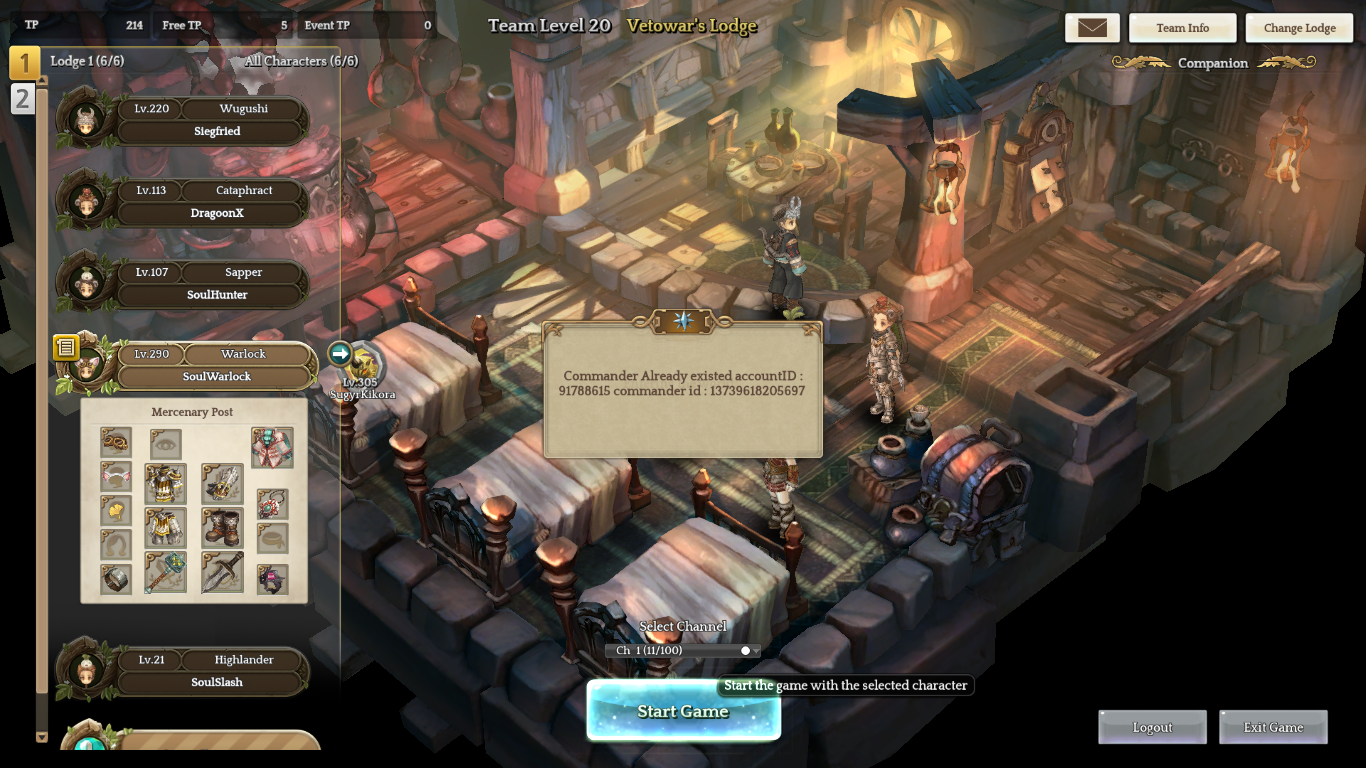Inspect the necklace equipment slot
The height and width of the screenshot is (768, 1366).
[x=272, y=504]
